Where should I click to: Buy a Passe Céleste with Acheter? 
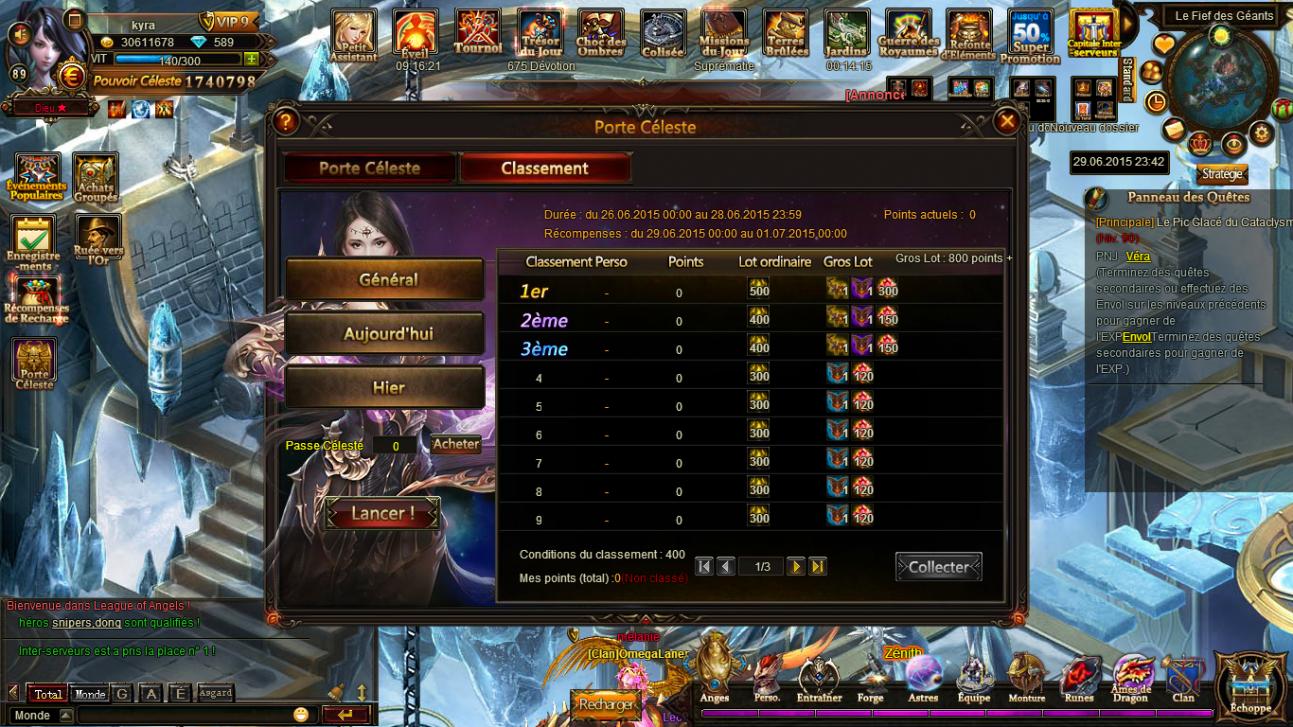click(456, 444)
